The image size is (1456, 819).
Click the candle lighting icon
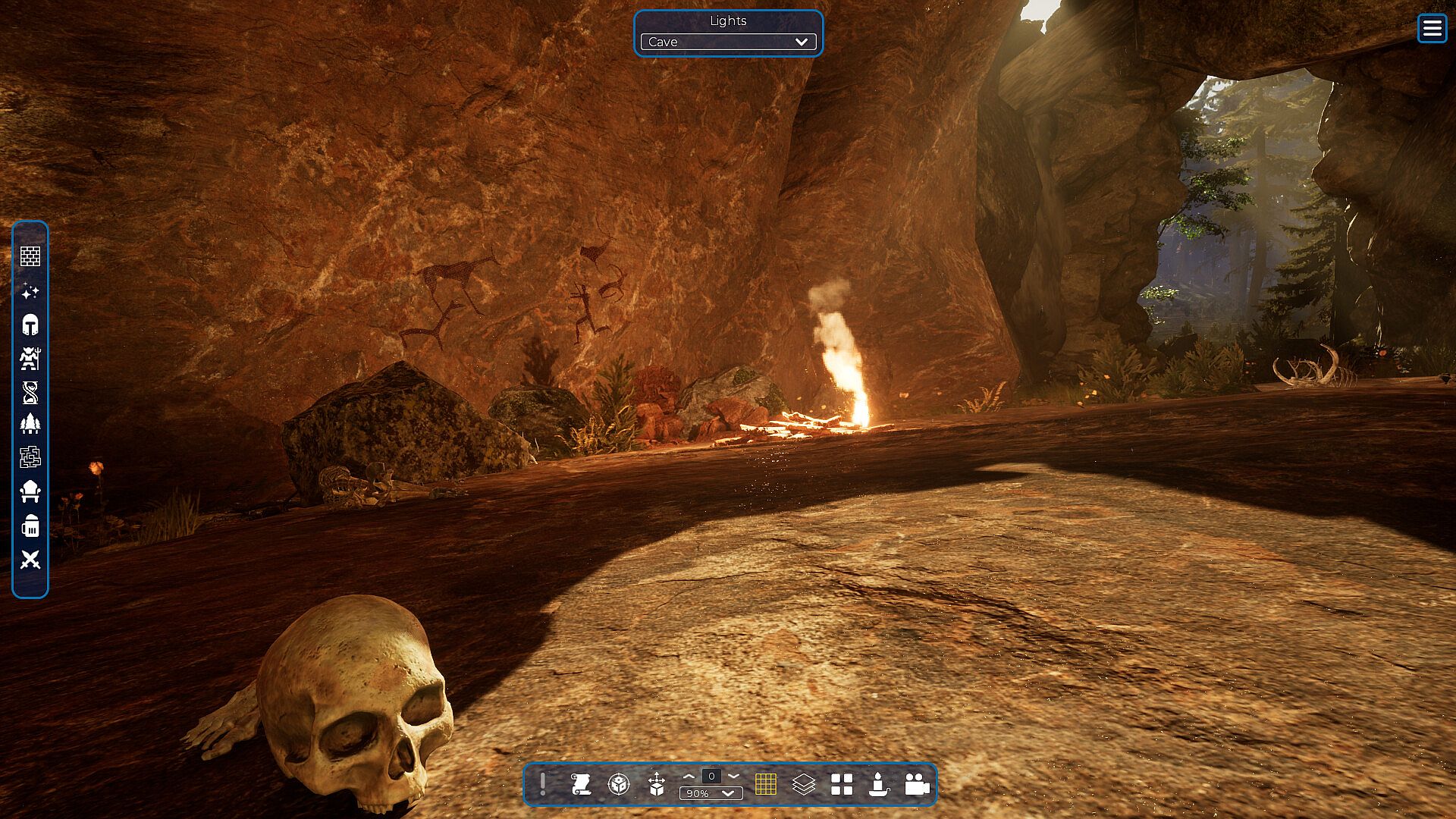tap(879, 784)
